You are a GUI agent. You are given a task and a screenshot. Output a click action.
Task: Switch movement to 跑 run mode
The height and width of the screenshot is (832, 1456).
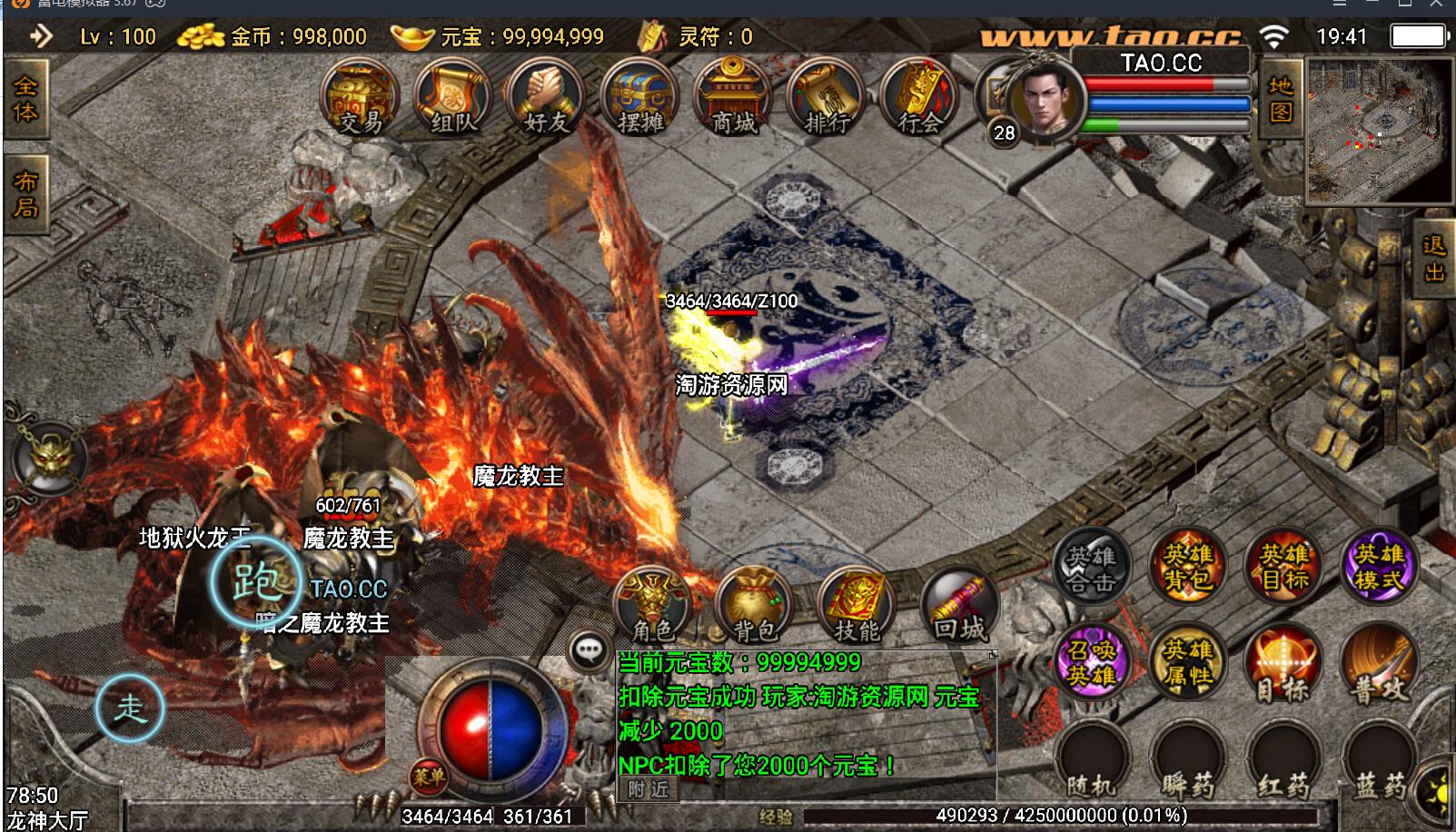255,581
